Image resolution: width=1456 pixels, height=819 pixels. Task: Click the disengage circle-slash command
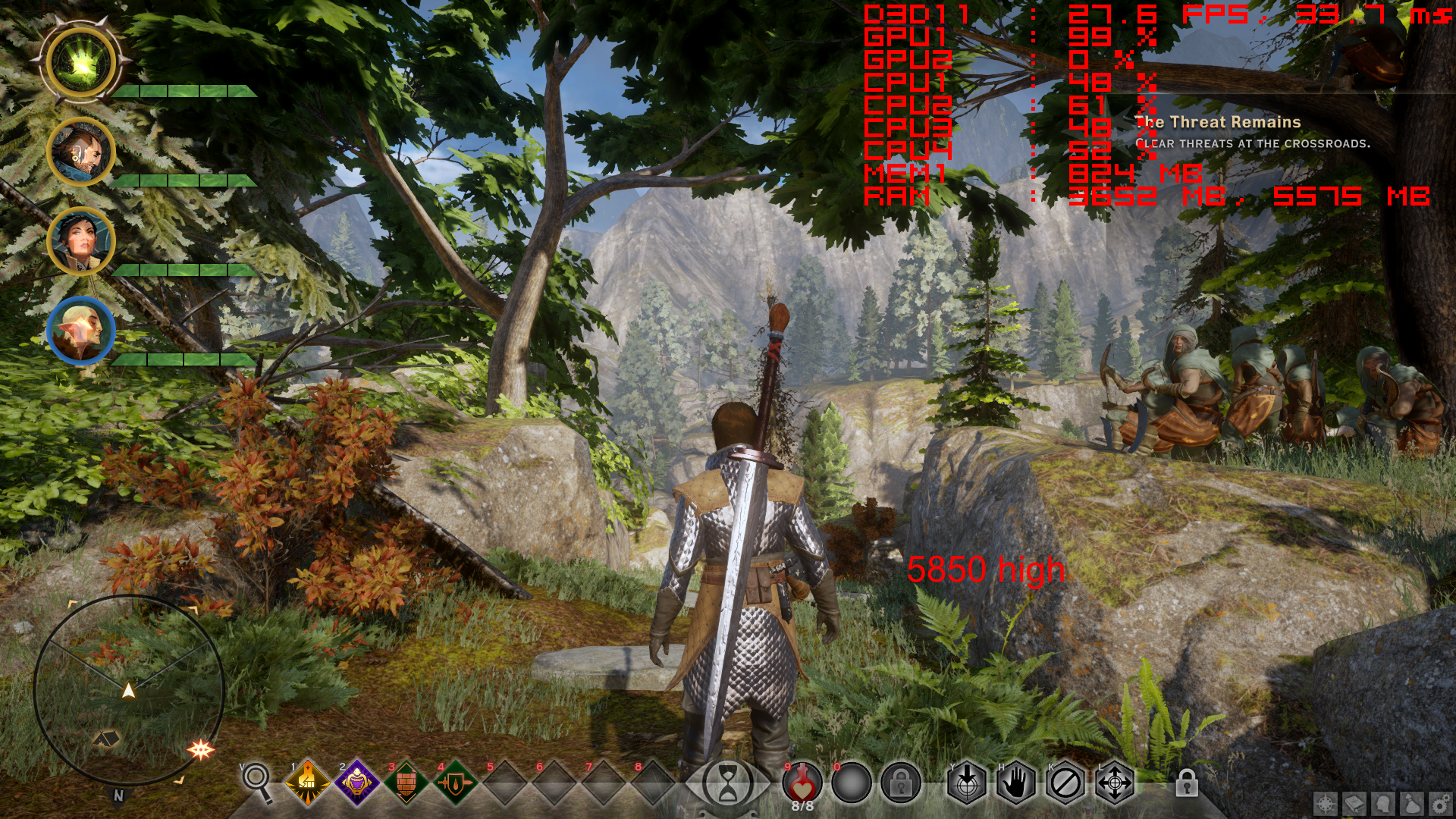click(x=1065, y=783)
